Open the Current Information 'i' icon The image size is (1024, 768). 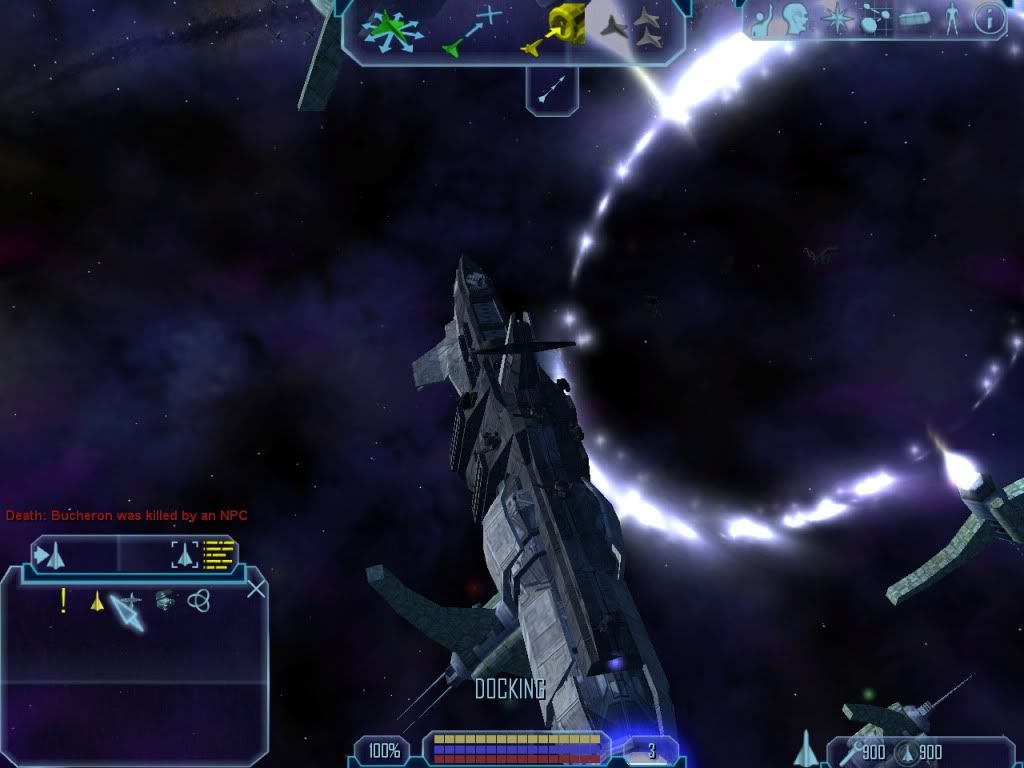(988, 20)
